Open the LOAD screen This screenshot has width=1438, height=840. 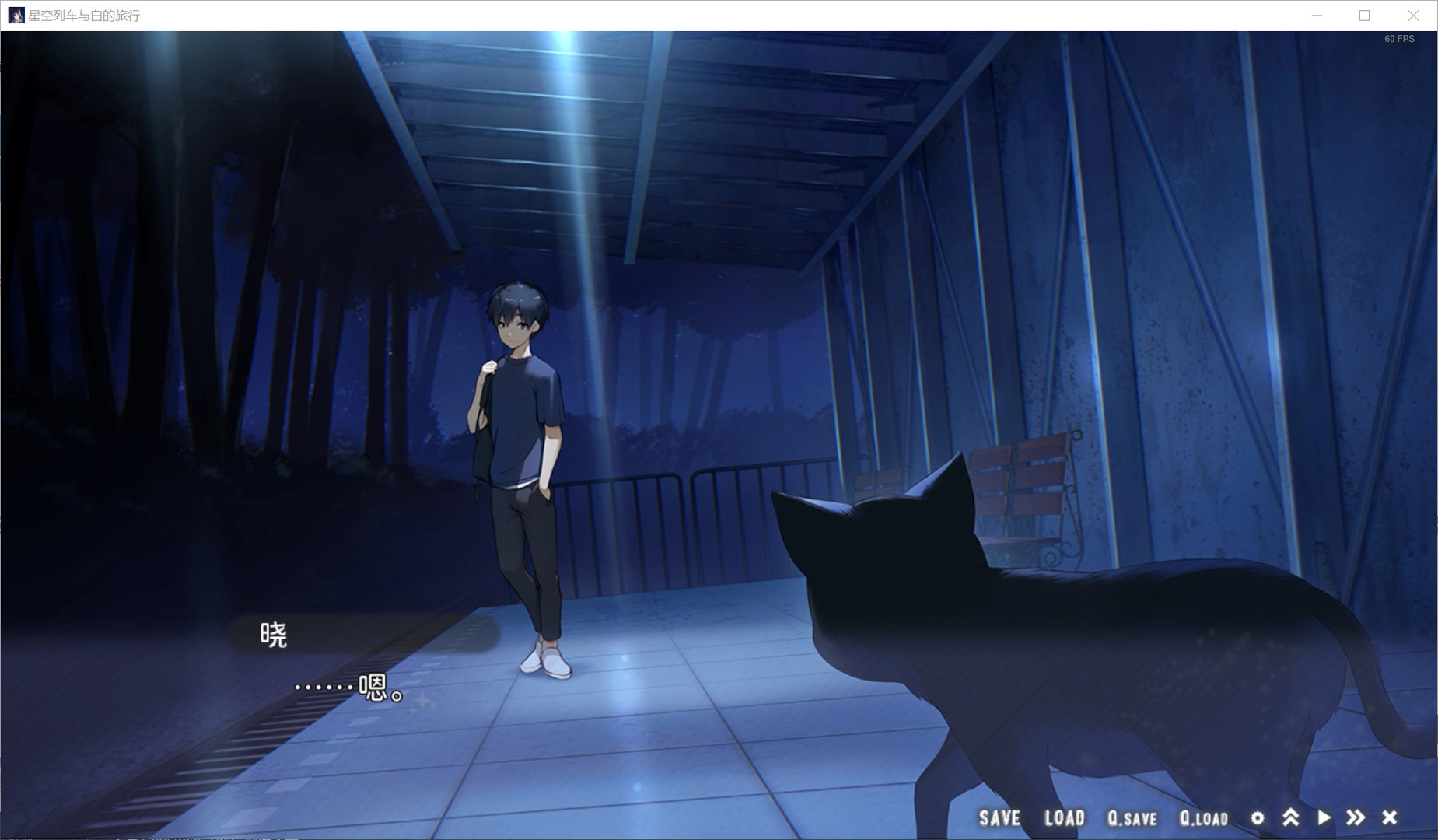1065,818
